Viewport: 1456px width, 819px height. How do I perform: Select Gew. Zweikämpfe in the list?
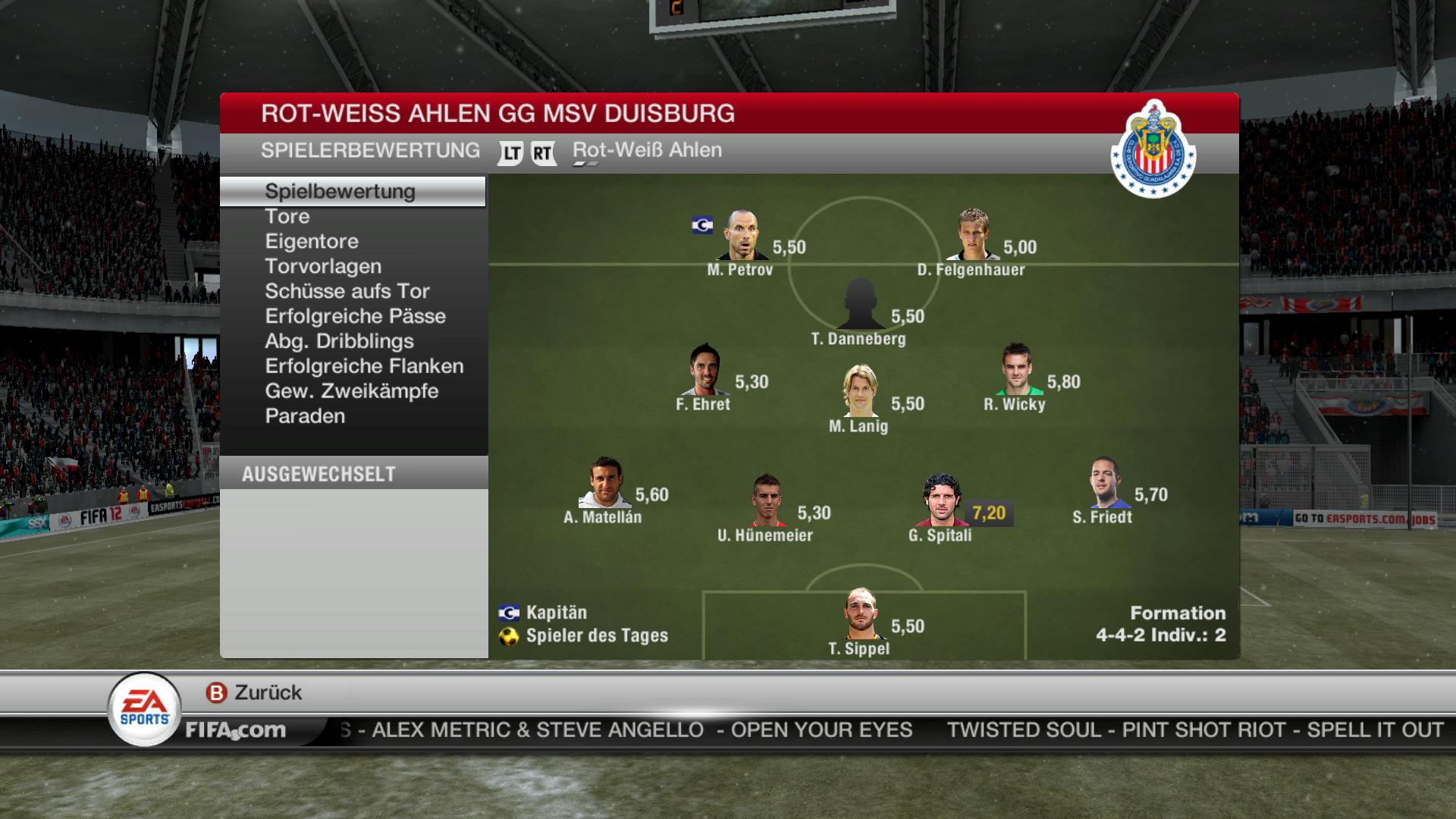coord(352,392)
